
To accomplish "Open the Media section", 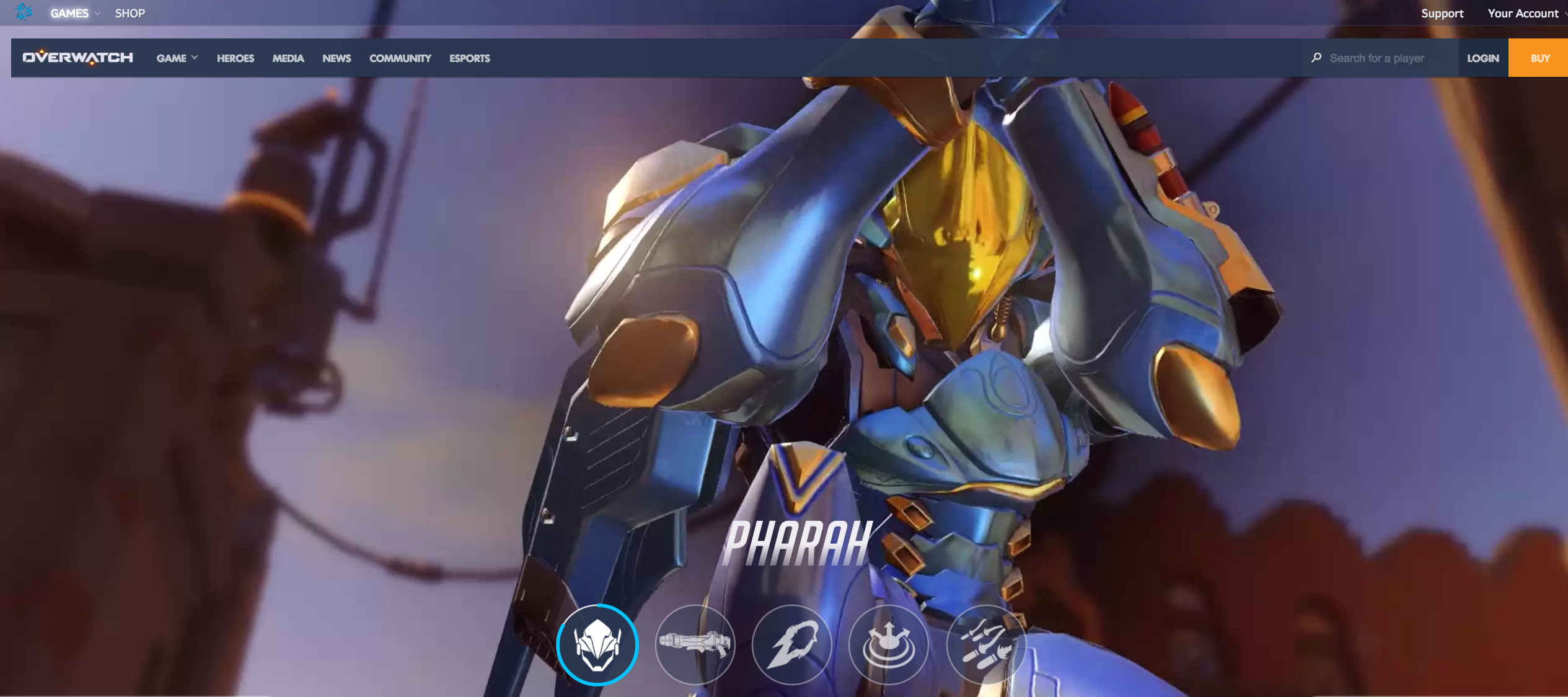I will [x=288, y=58].
